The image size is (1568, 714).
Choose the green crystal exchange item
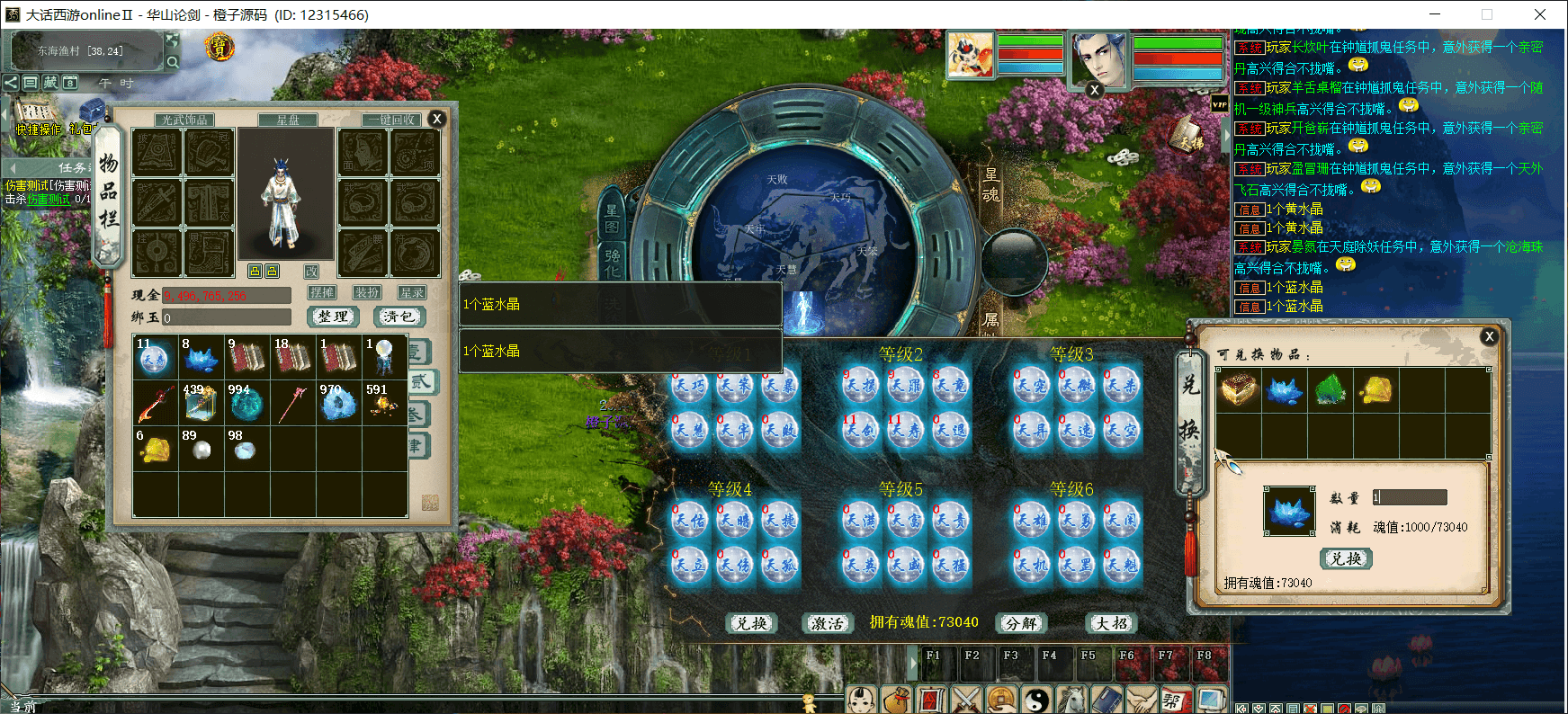tap(1331, 390)
